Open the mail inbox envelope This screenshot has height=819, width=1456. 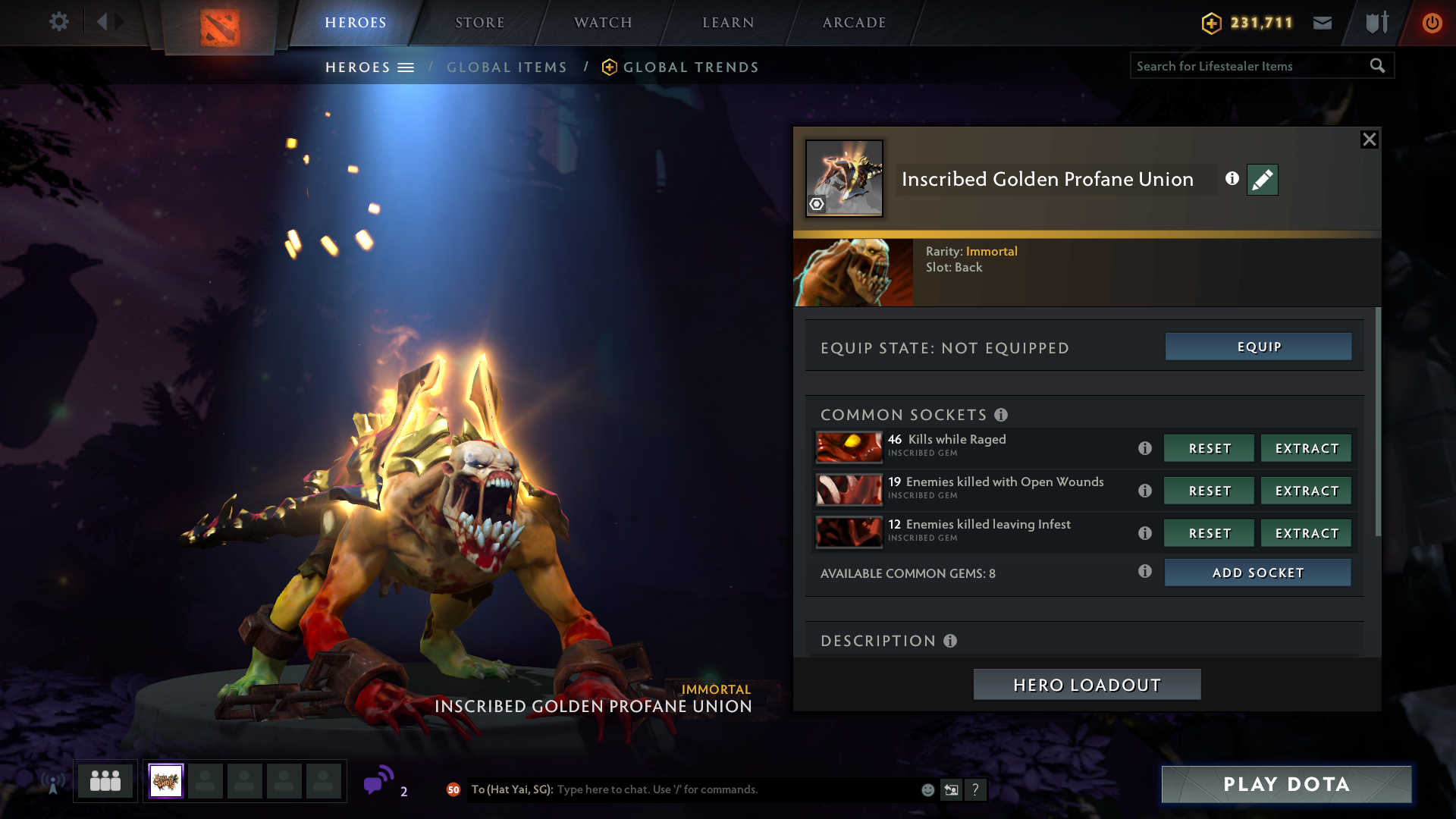(x=1323, y=23)
